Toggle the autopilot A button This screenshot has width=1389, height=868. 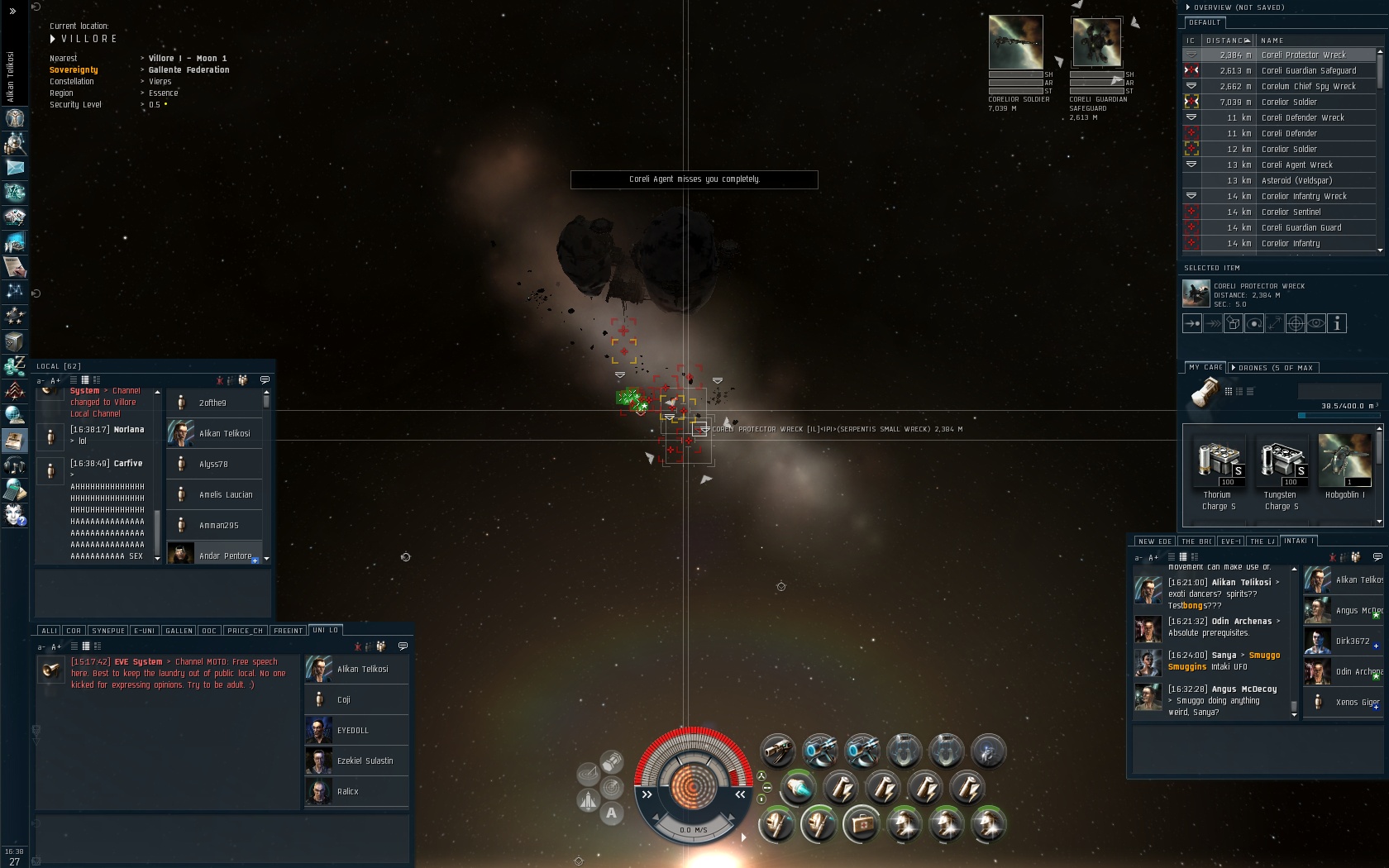(611, 813)
